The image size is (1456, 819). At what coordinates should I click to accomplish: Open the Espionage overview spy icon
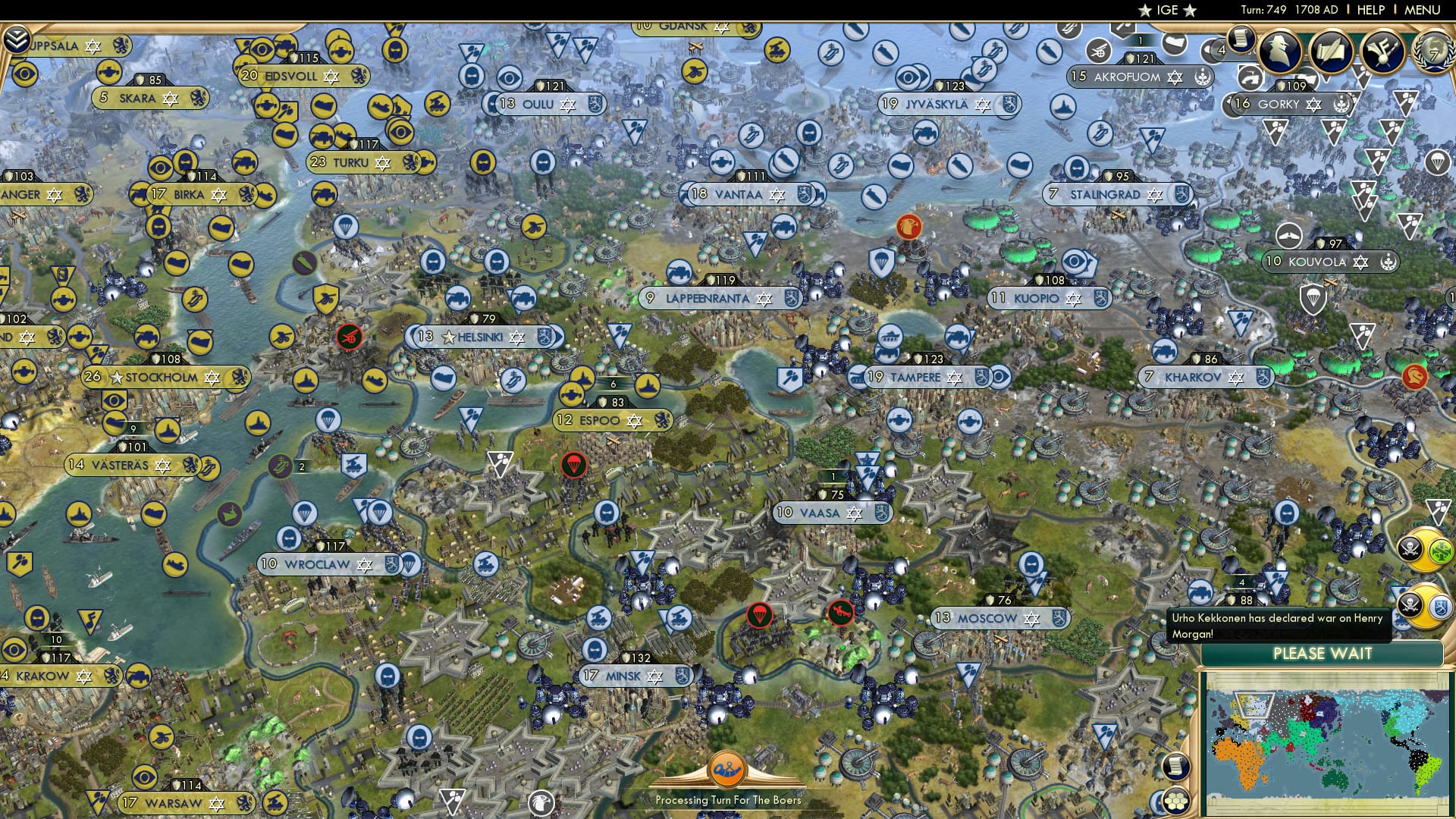coord(1280,51)
